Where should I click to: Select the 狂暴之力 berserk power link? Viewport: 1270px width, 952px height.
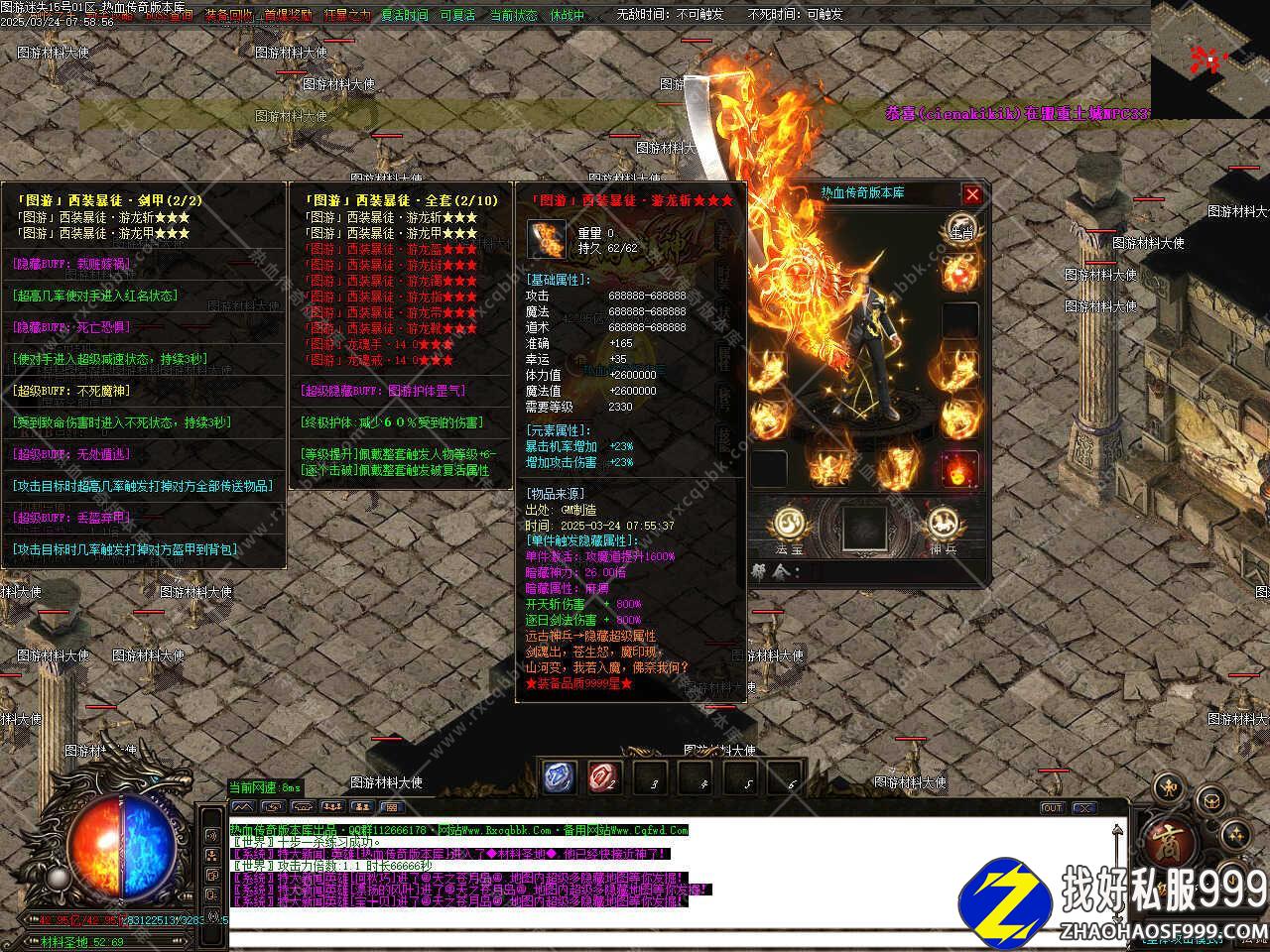(347, 15)
